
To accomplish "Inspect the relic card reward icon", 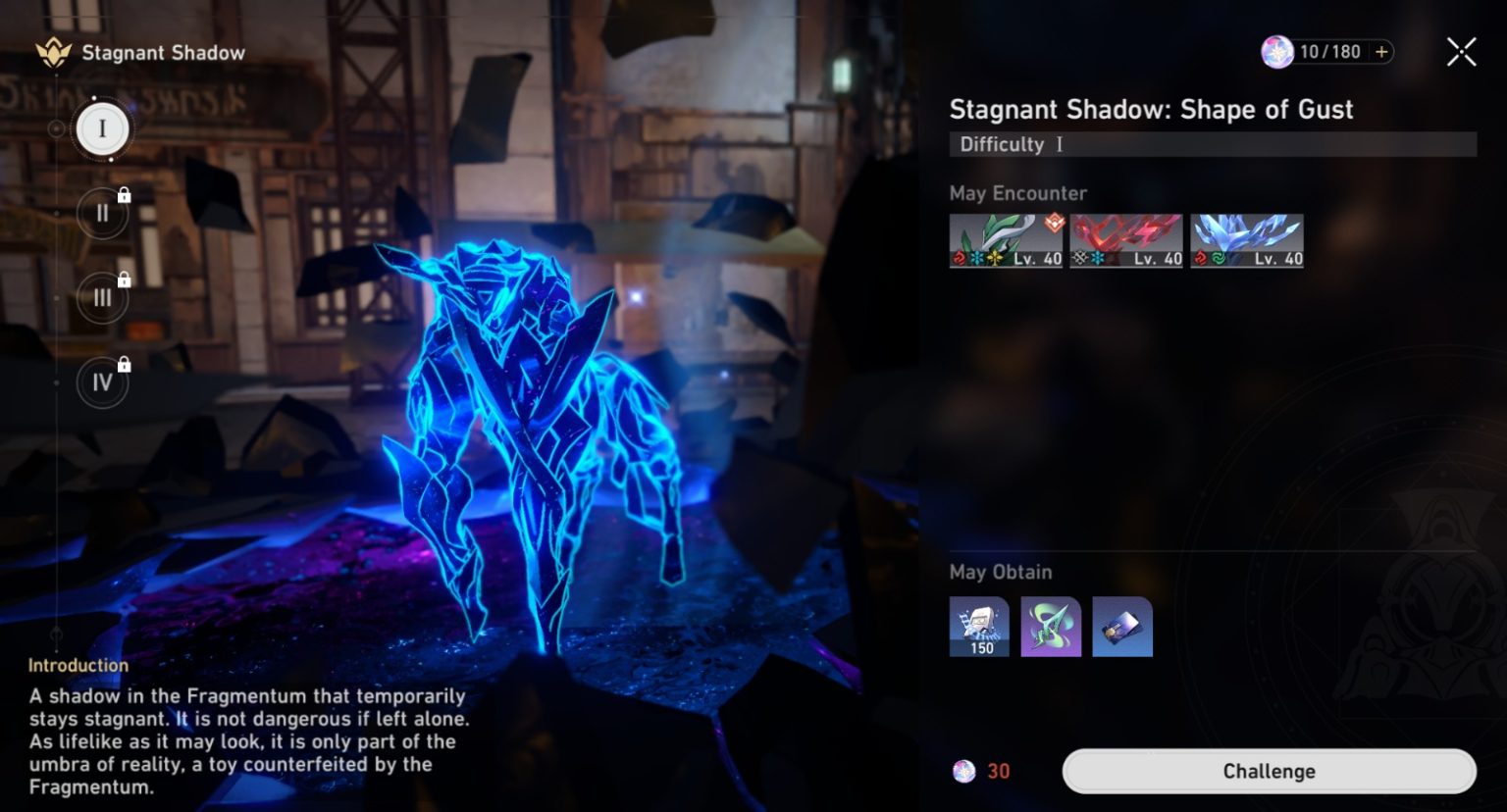I will 1121,627.
